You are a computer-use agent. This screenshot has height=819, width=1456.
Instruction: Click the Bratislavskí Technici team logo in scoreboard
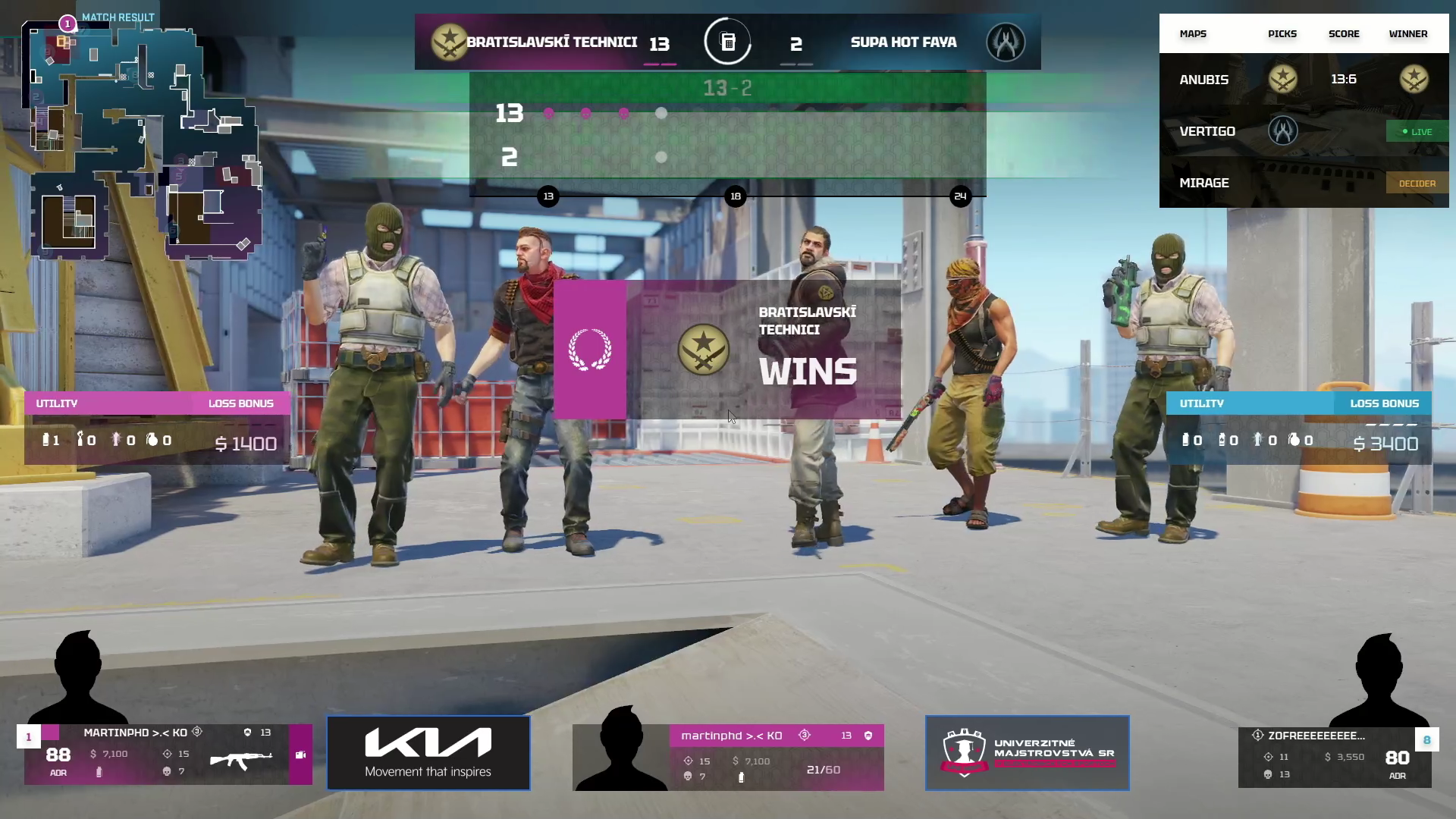tap(448, 42)
